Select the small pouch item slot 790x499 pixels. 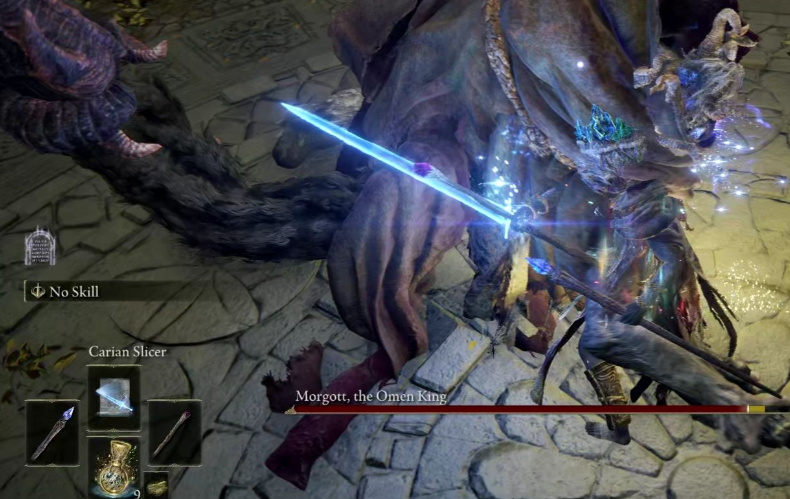[x=156, y=485]
